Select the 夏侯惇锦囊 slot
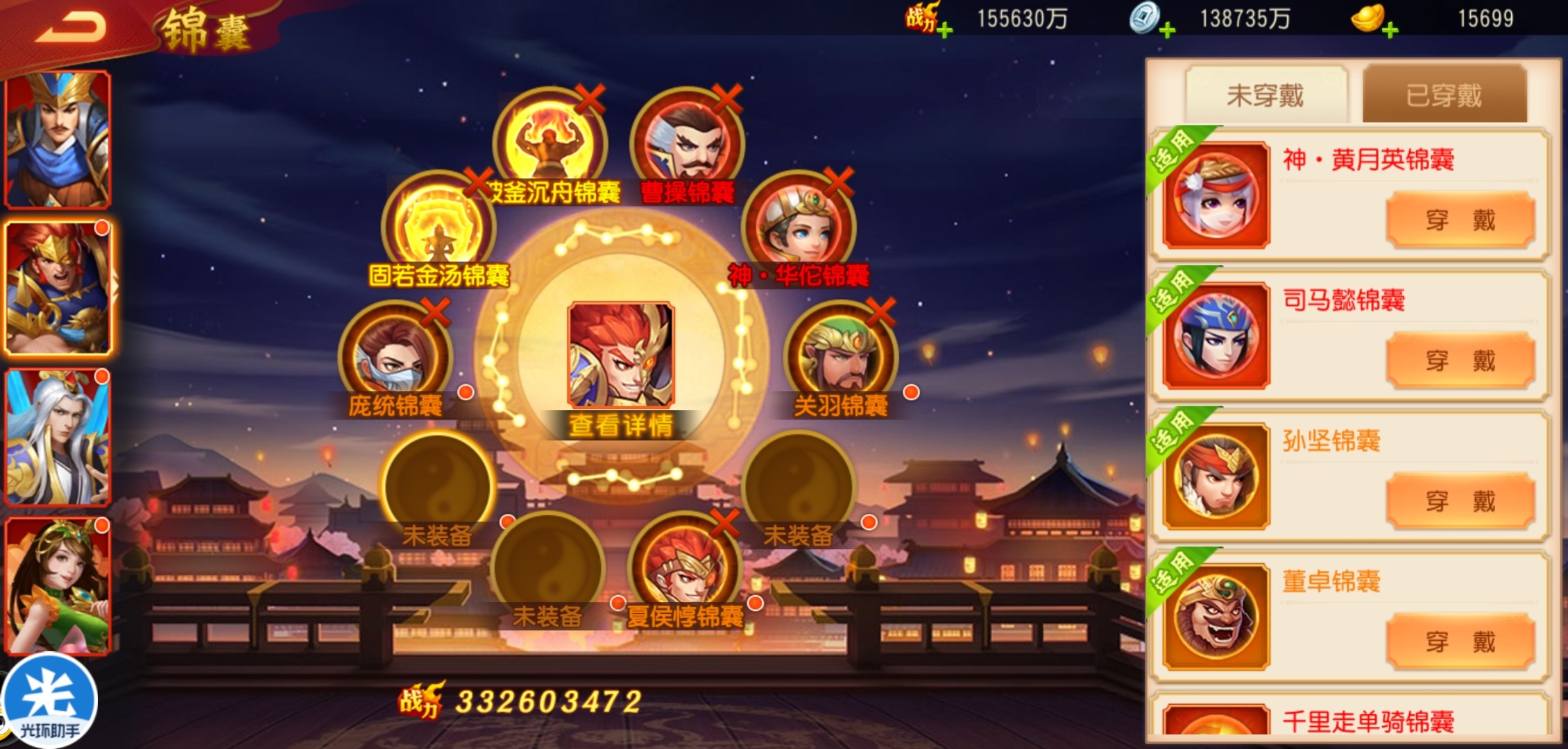Viewport: 1568px width, 749px height. pos(685,569)
